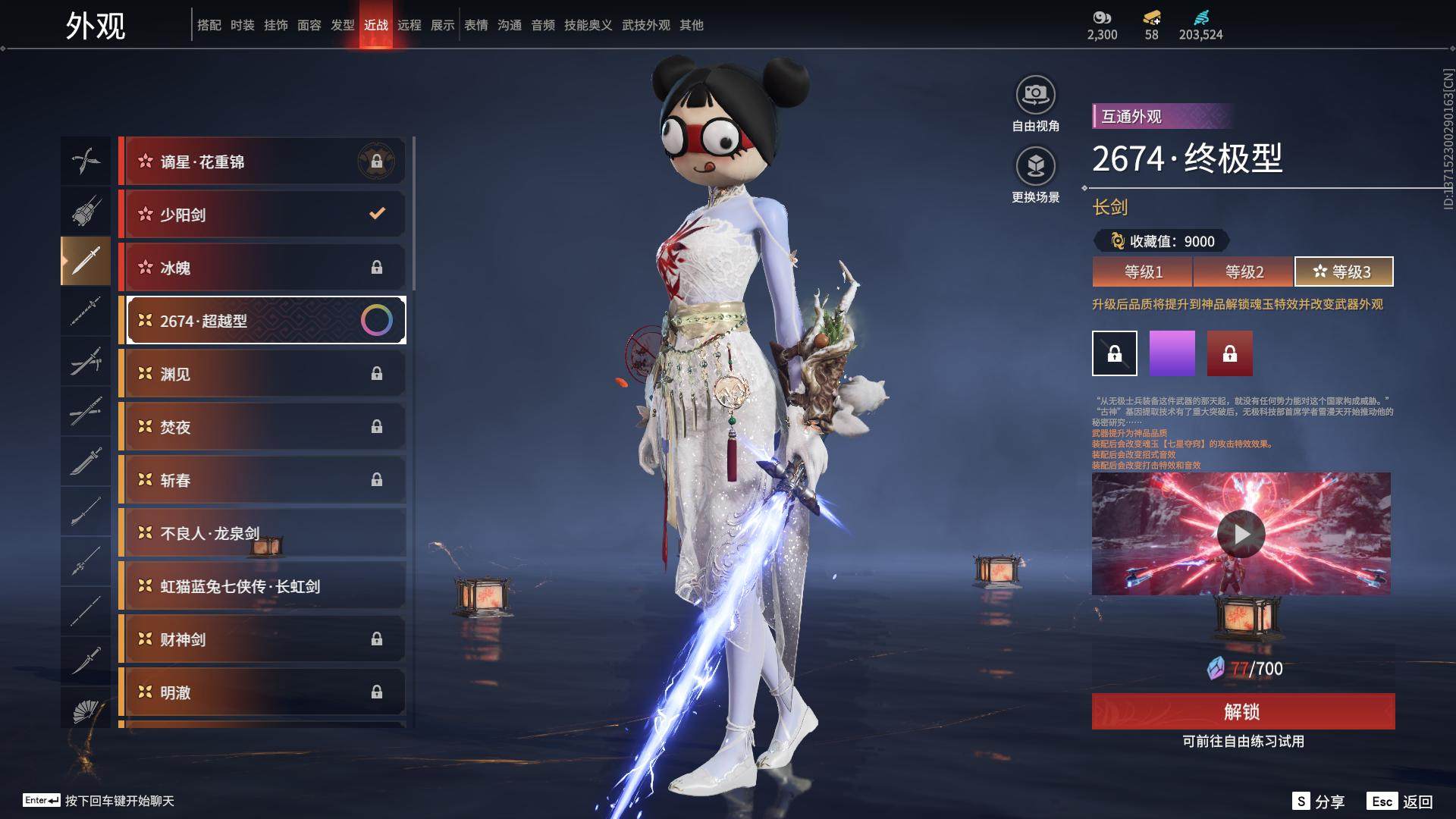
Task: Share the appearance with 分享
Action: point(1319,802)
